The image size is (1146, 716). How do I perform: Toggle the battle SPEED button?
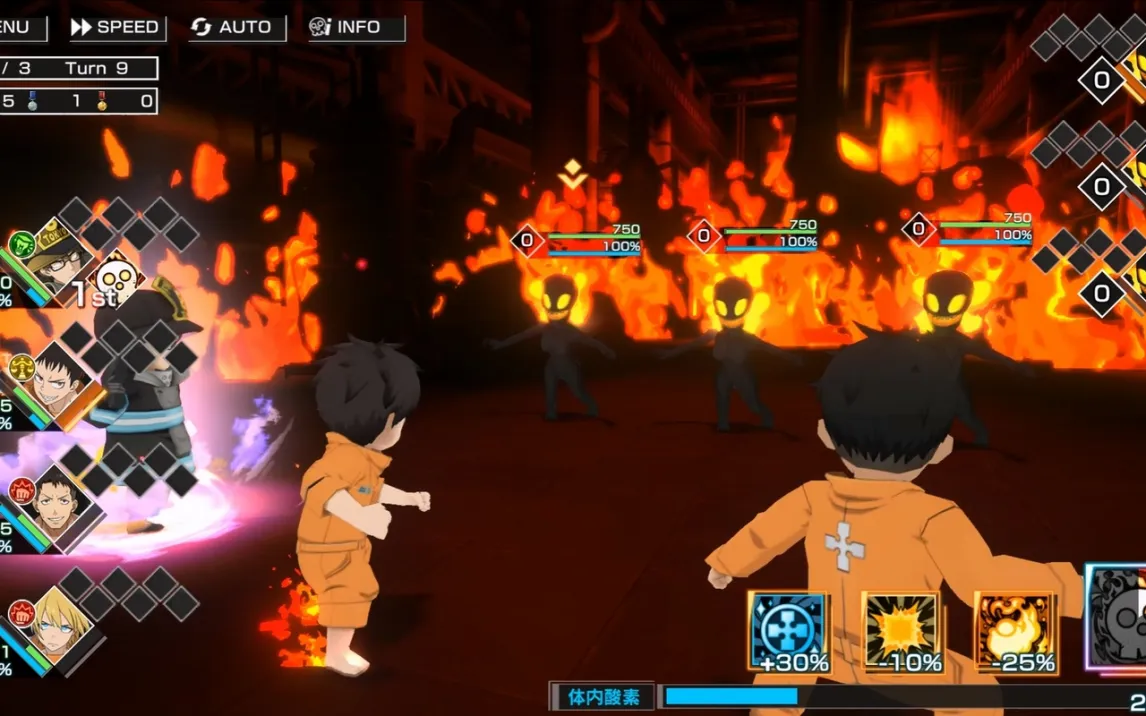point(117,28)
